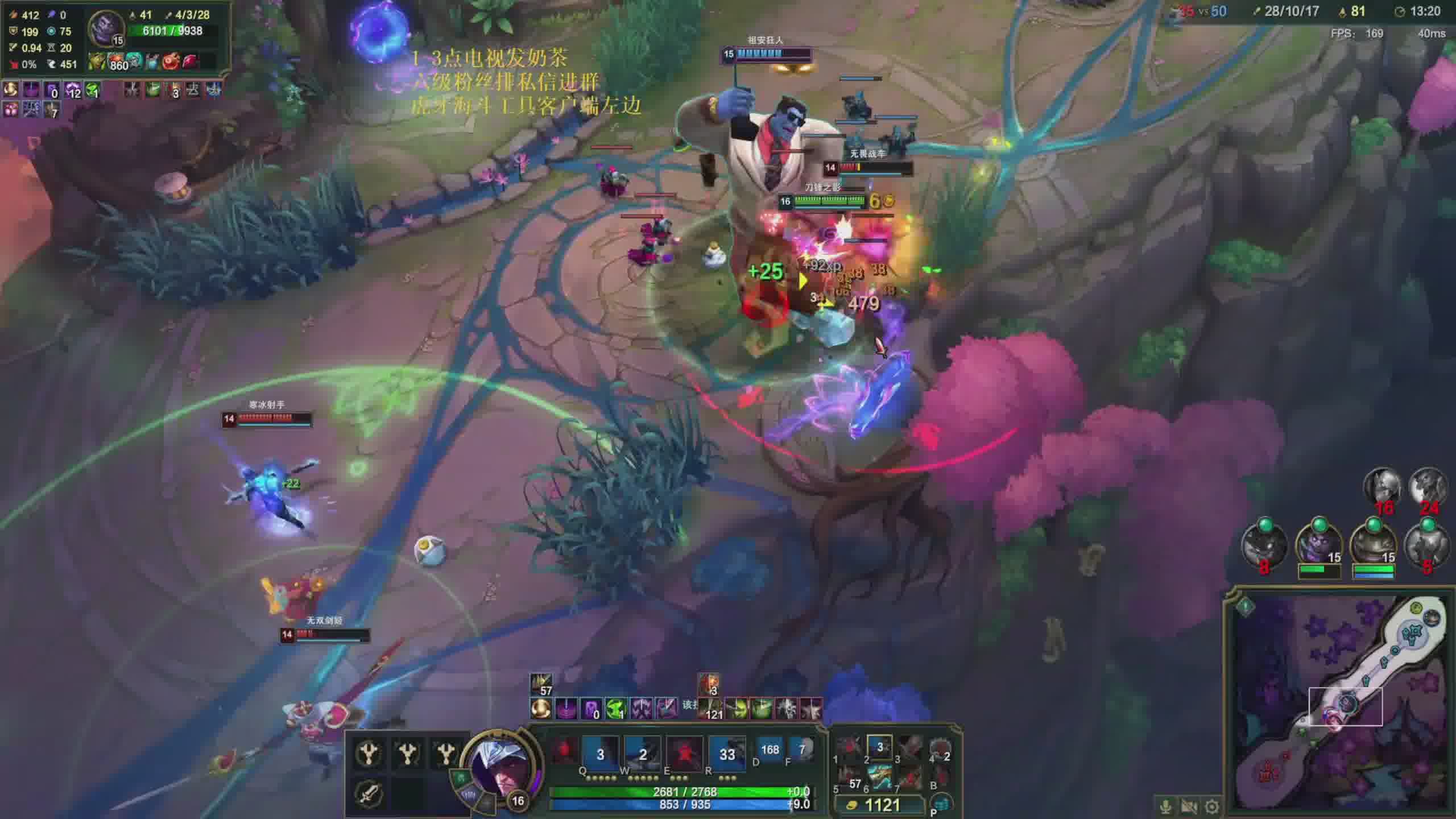Select the red E ability icon
This screenshot has width=1456, height=819.
coord(684,754)
